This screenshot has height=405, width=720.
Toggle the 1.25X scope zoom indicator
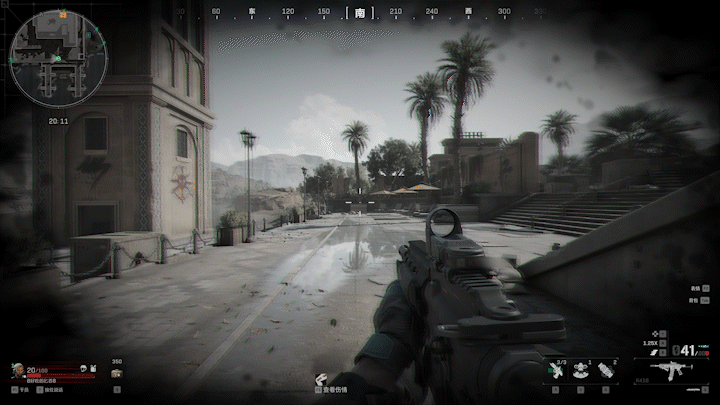coord(651,343)
